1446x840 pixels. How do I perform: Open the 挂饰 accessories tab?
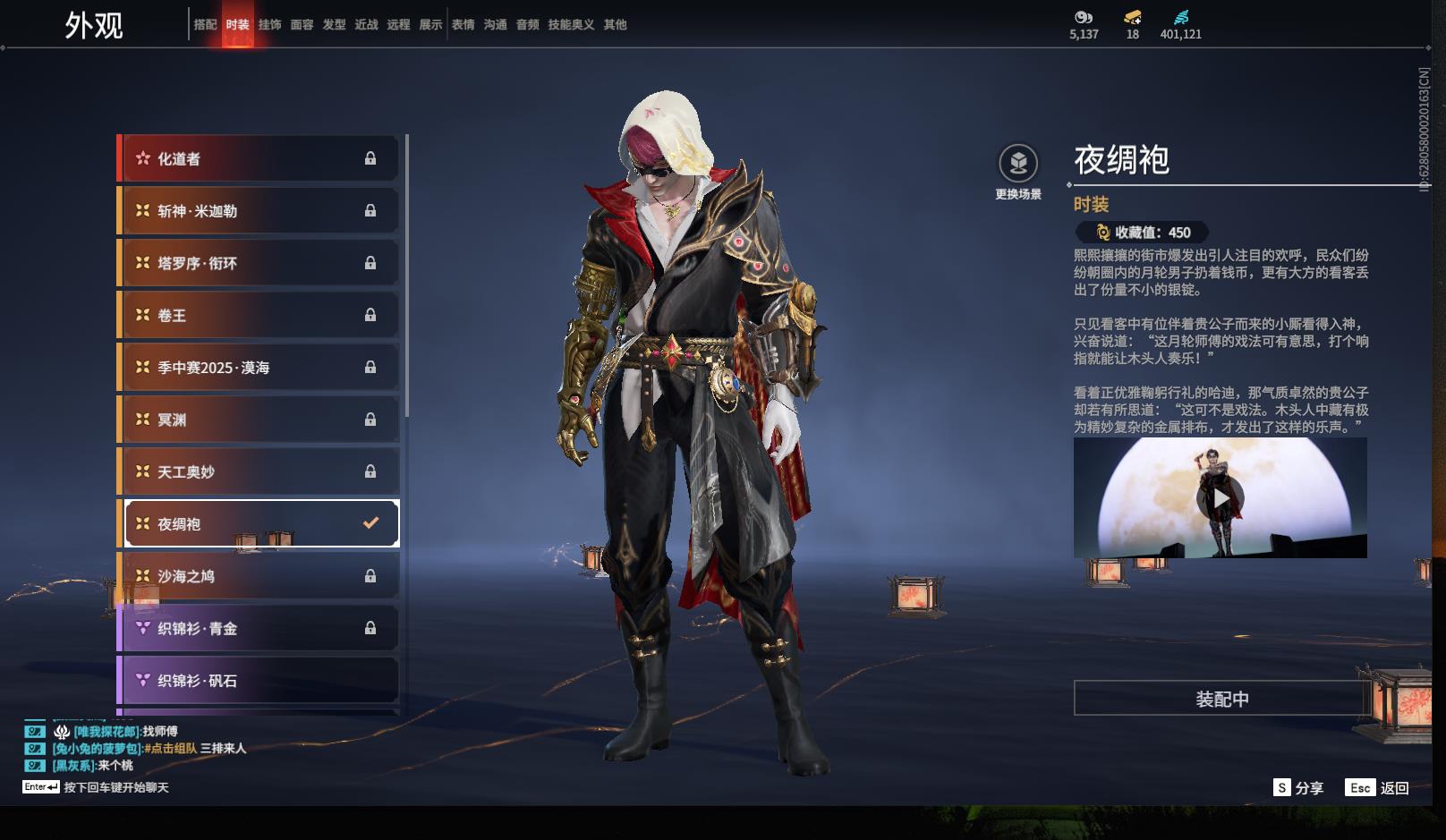(269, 25)
